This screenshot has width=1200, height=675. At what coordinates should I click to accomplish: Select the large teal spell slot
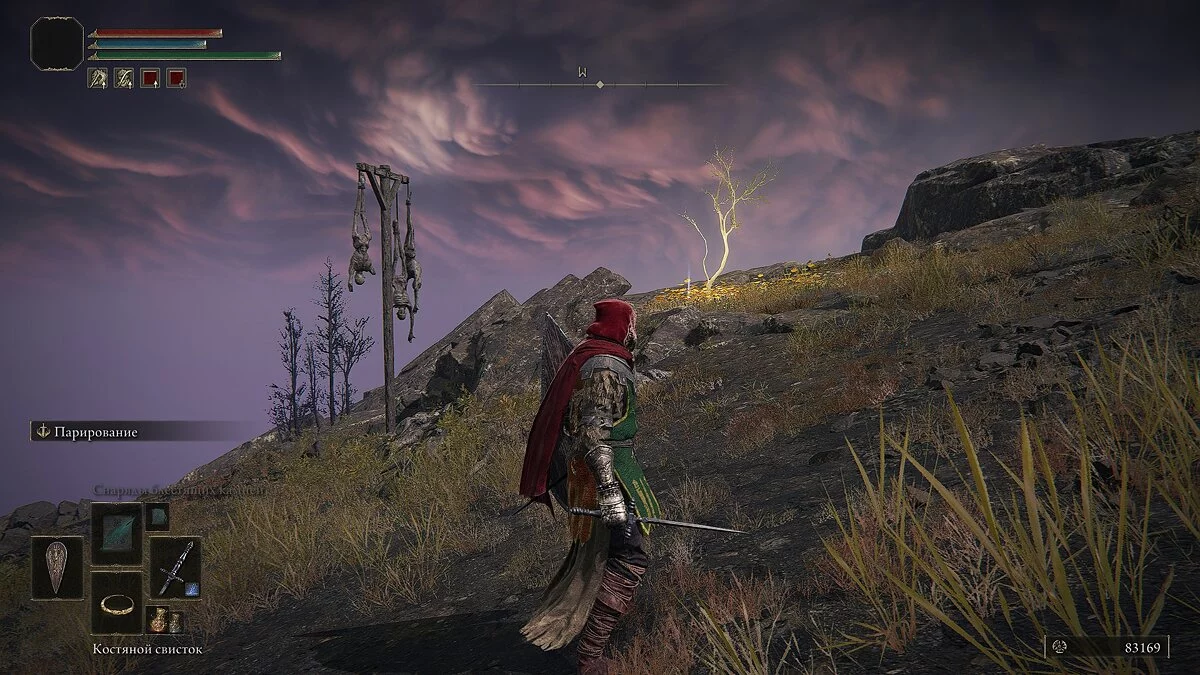pos(117,533)
